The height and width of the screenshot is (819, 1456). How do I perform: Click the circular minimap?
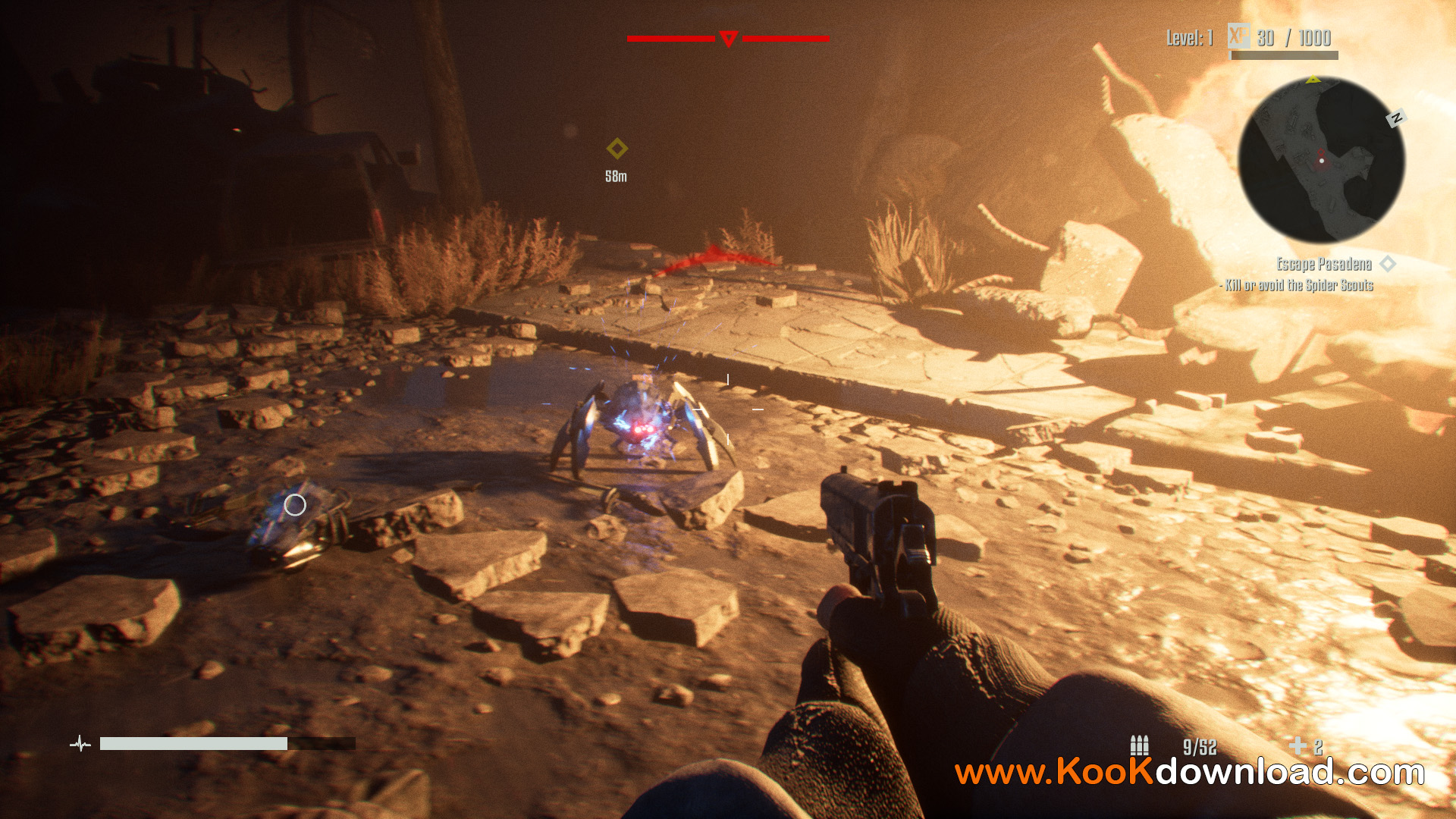pyautogui.click(x=1321, y=160)
